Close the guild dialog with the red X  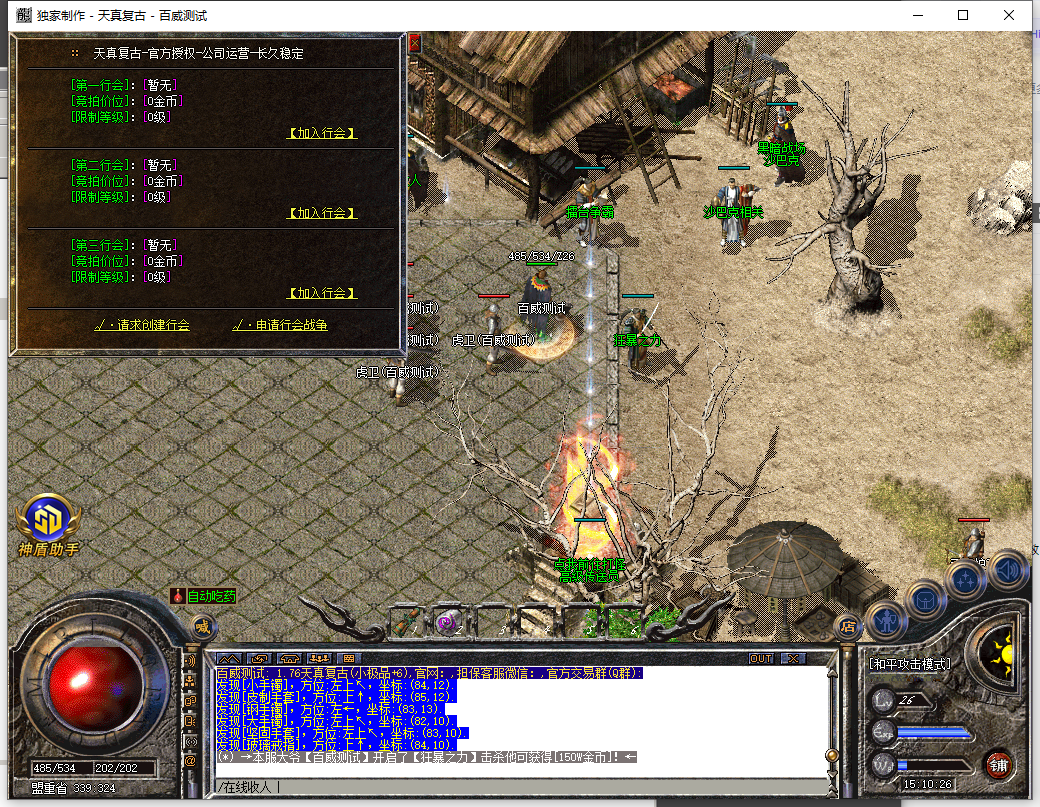point(414,43)
